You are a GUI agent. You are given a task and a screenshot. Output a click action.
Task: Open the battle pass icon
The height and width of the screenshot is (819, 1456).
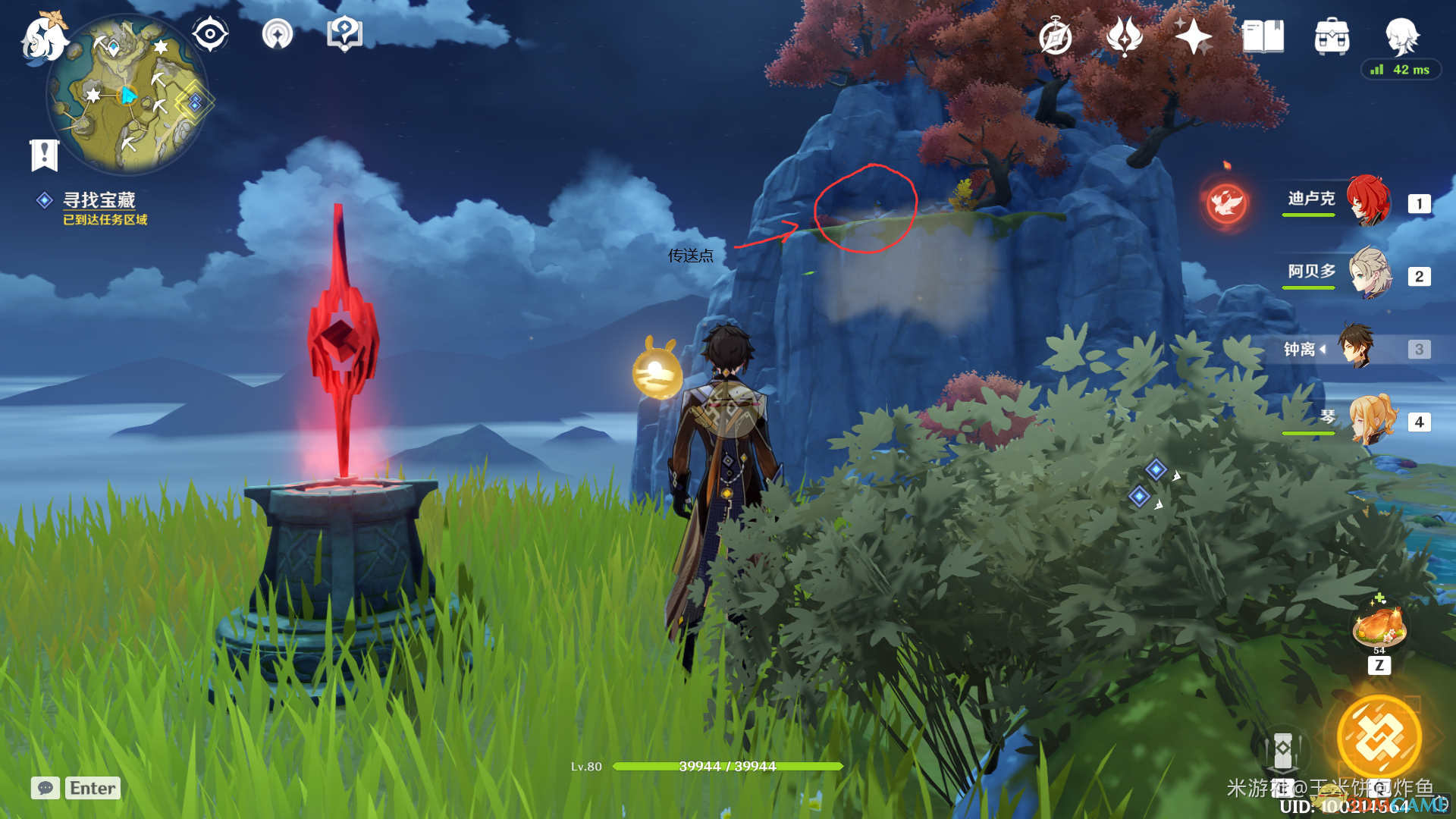click(x=1125, y=36)
